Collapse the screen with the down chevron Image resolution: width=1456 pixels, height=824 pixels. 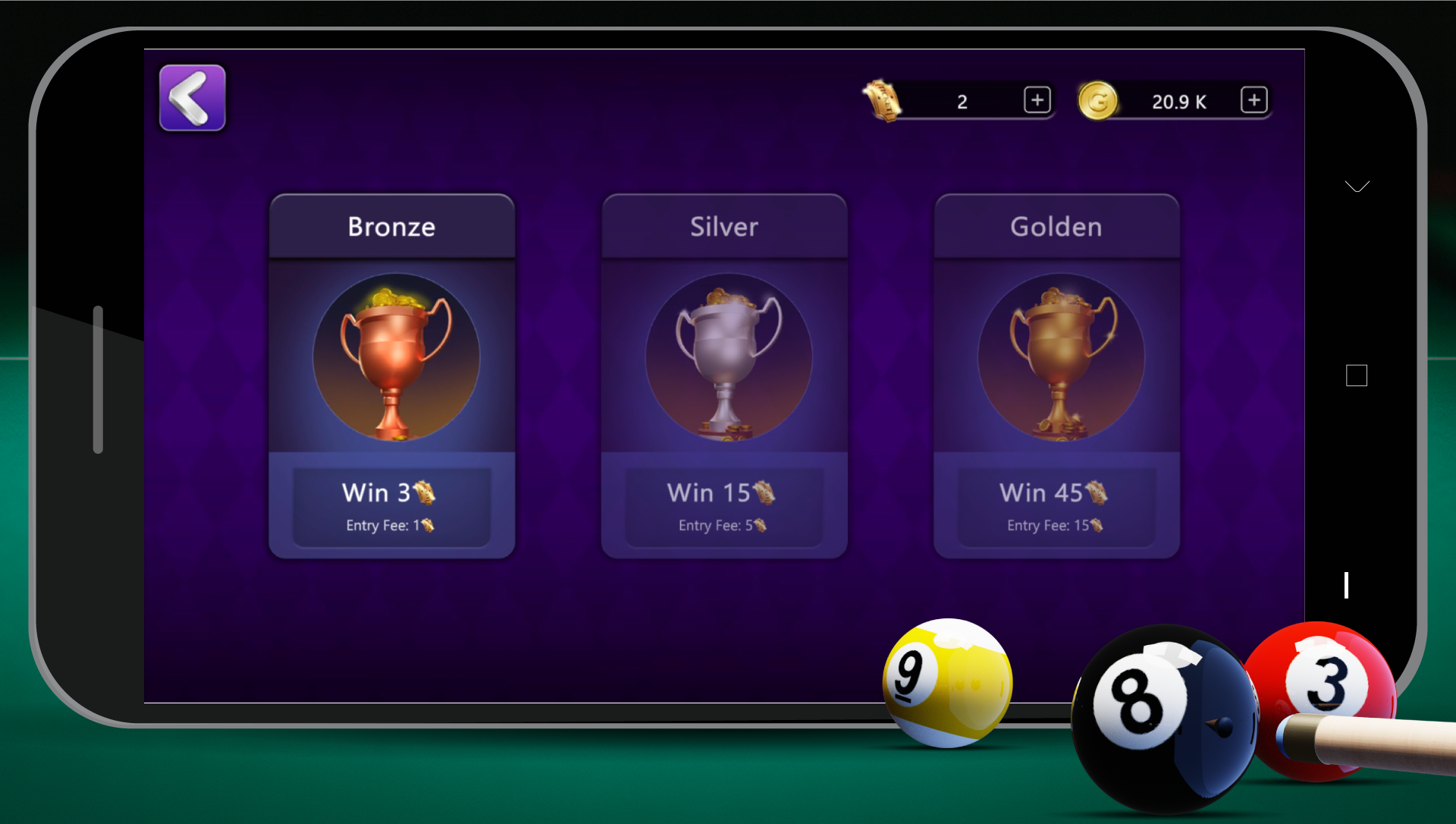(1357, 186)
